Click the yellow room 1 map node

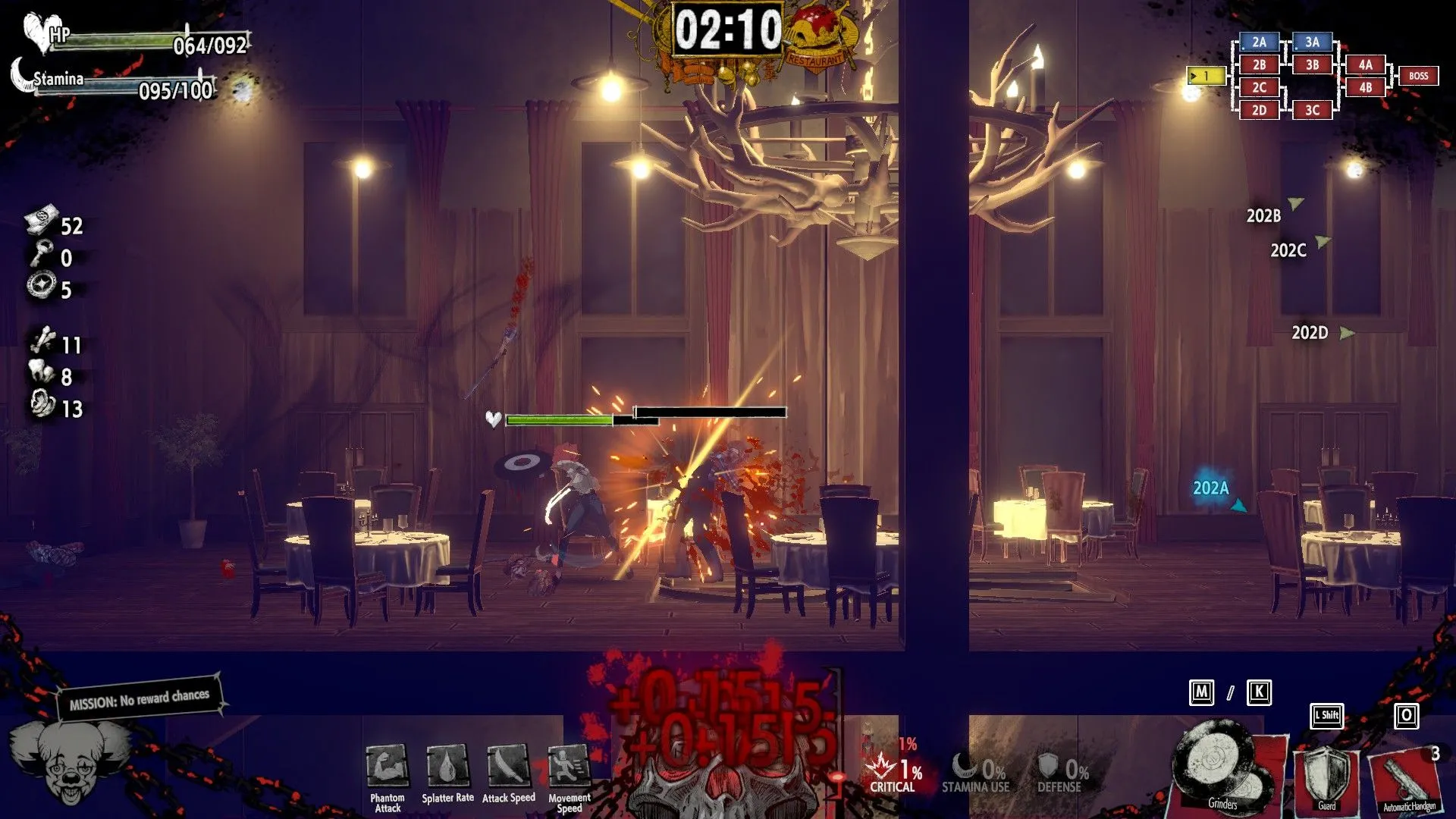click(x=1206, y=76)
